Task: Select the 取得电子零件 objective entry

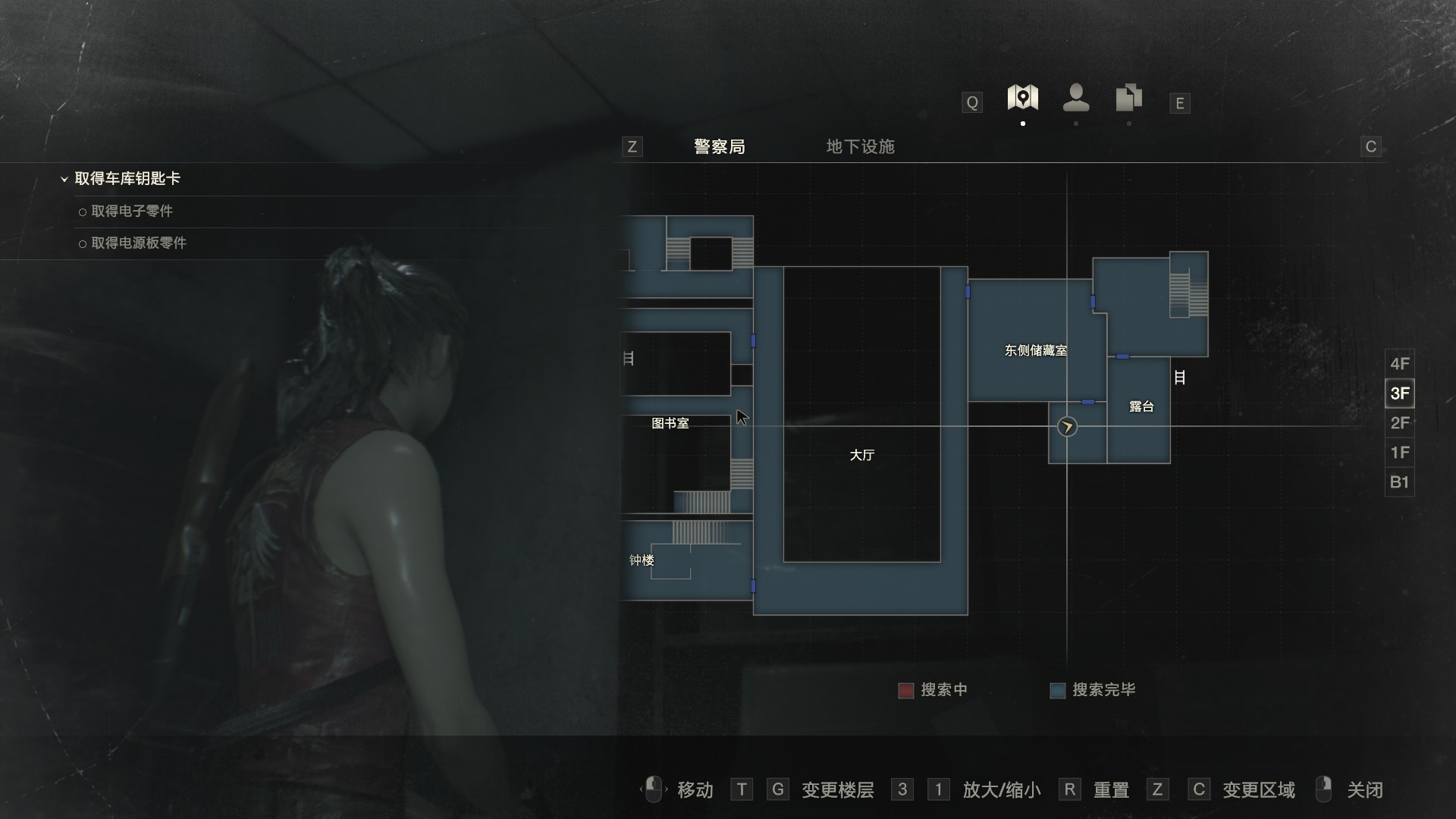Action: [132, 212]
